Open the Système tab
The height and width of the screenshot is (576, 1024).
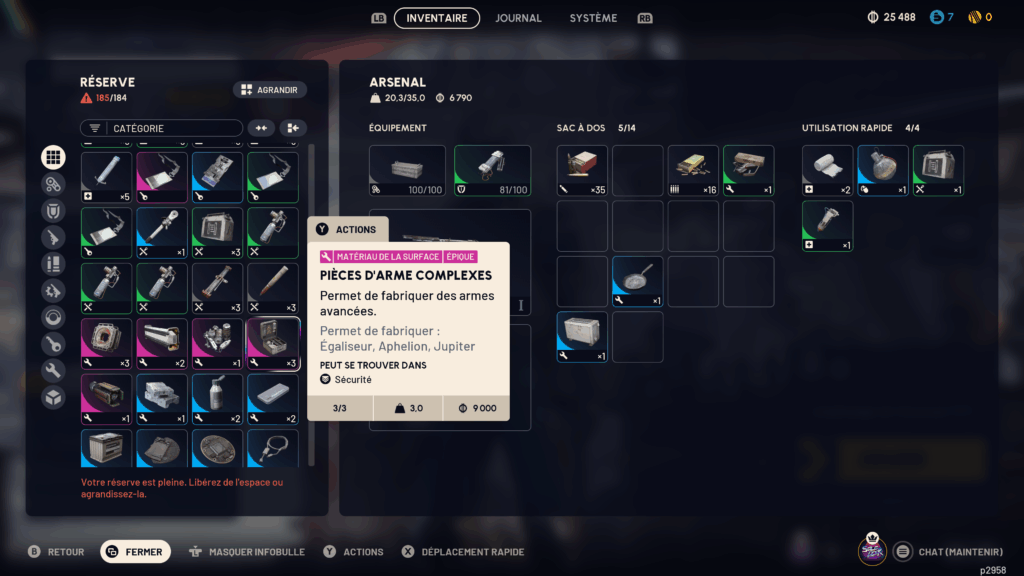(x=593, y=18)
